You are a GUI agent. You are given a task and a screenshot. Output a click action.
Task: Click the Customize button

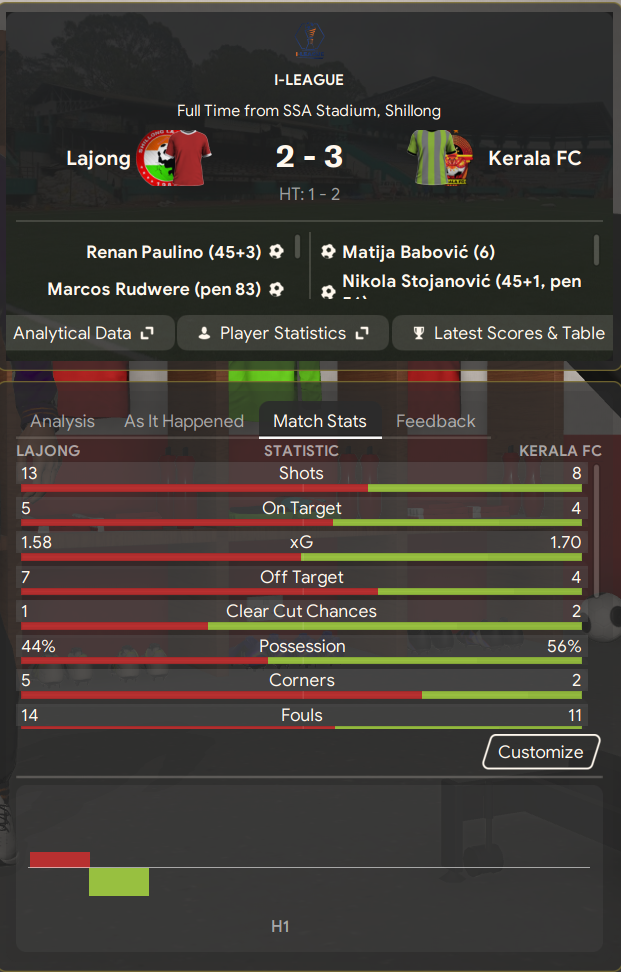pyautogui.click(x=541, y=752)
